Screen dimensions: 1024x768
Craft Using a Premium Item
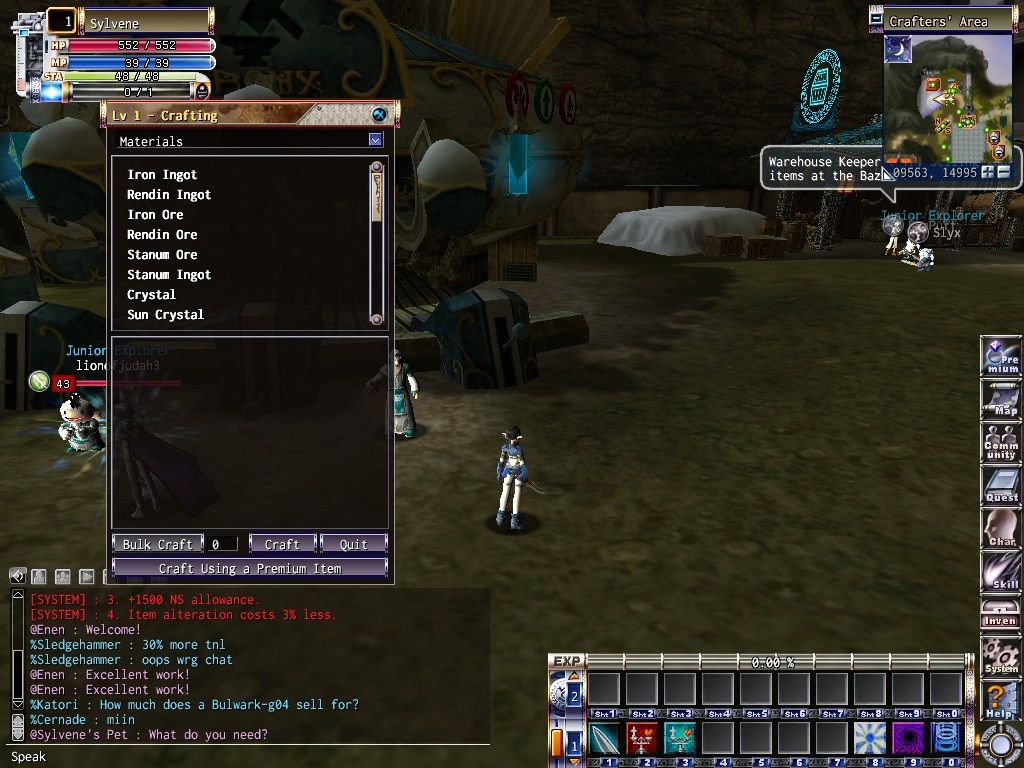pyautogui.click(x=249, y=568)
